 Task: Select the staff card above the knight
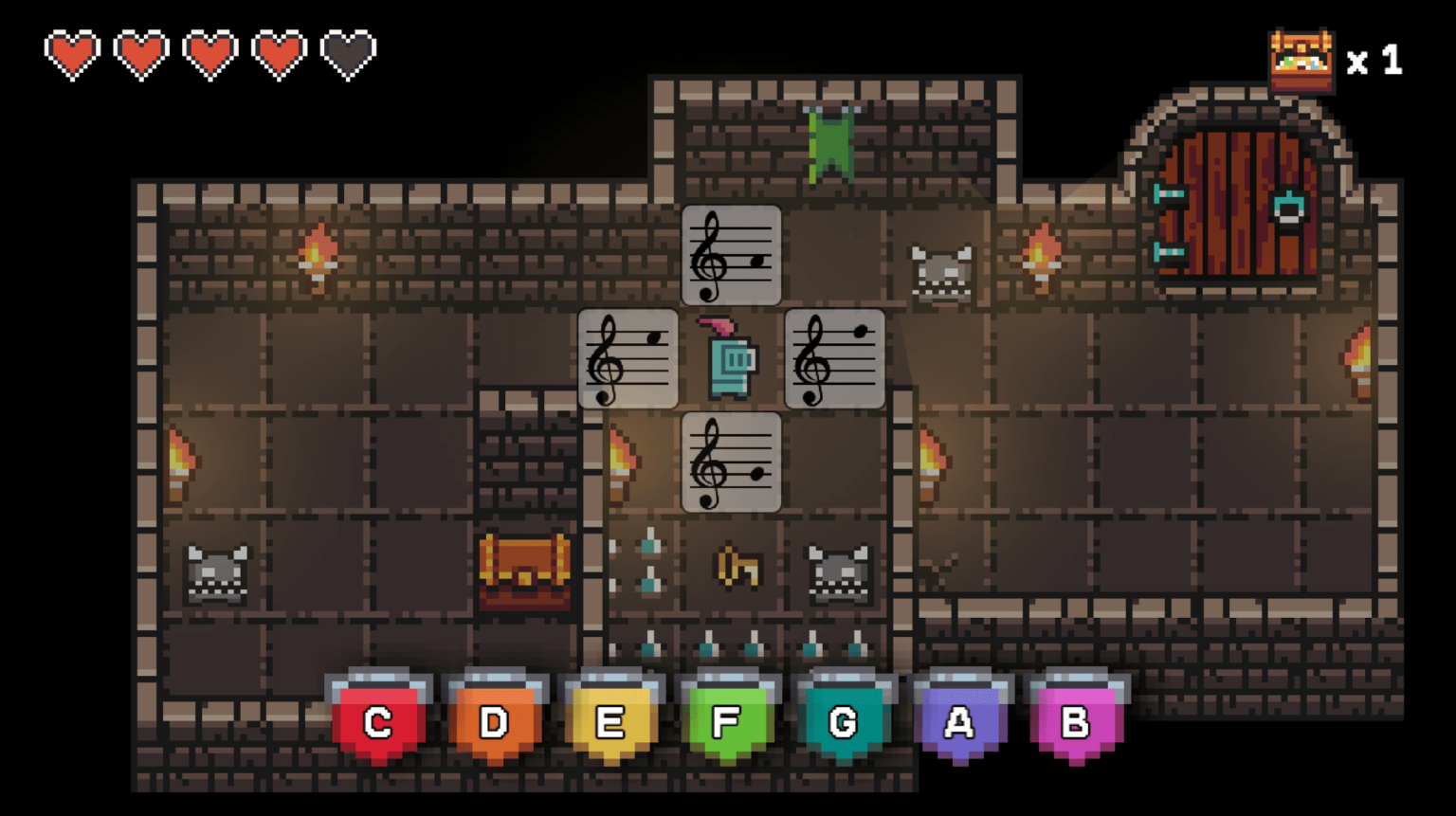[x=731, y=256]
